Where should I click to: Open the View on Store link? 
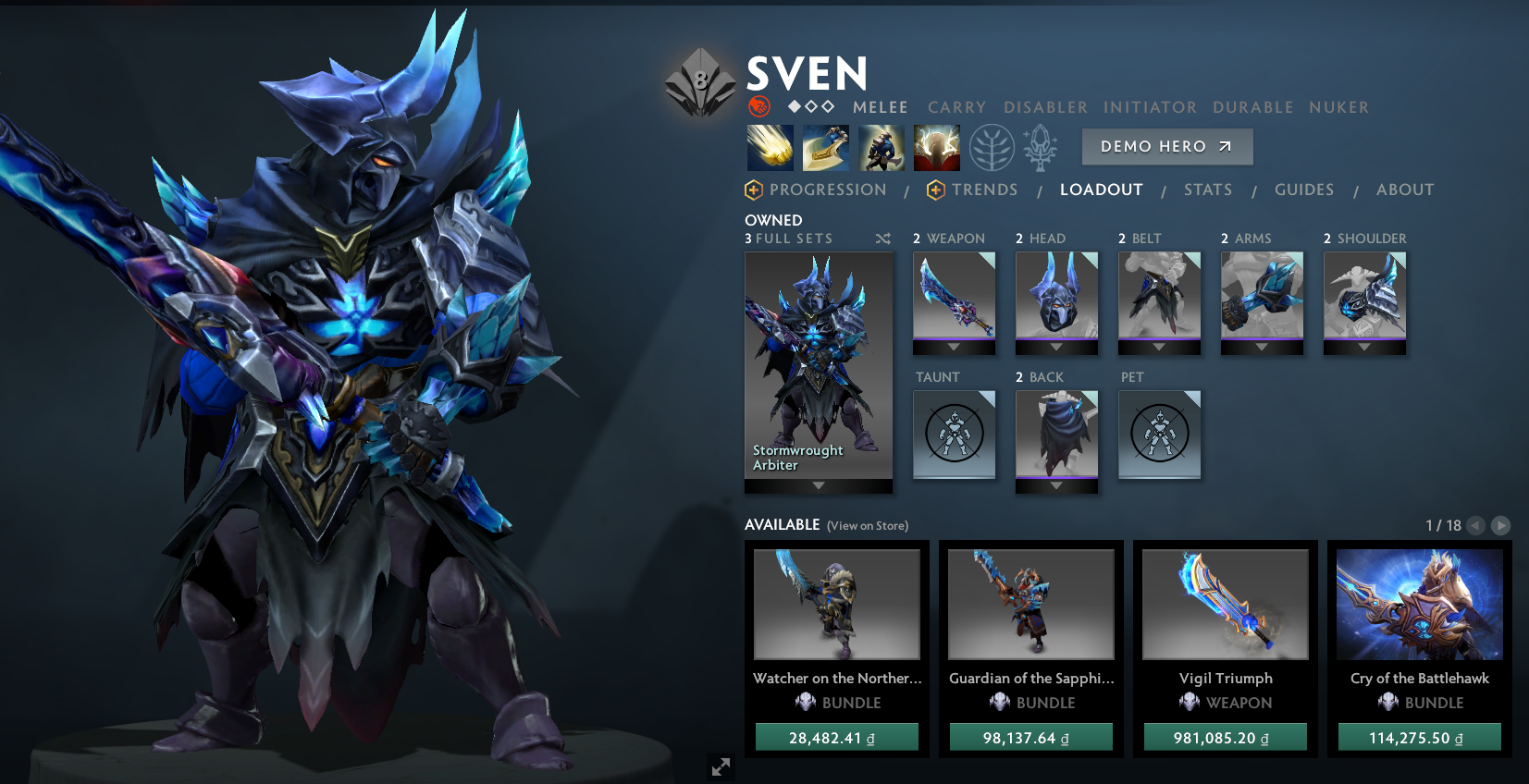(x=868, y=525)
